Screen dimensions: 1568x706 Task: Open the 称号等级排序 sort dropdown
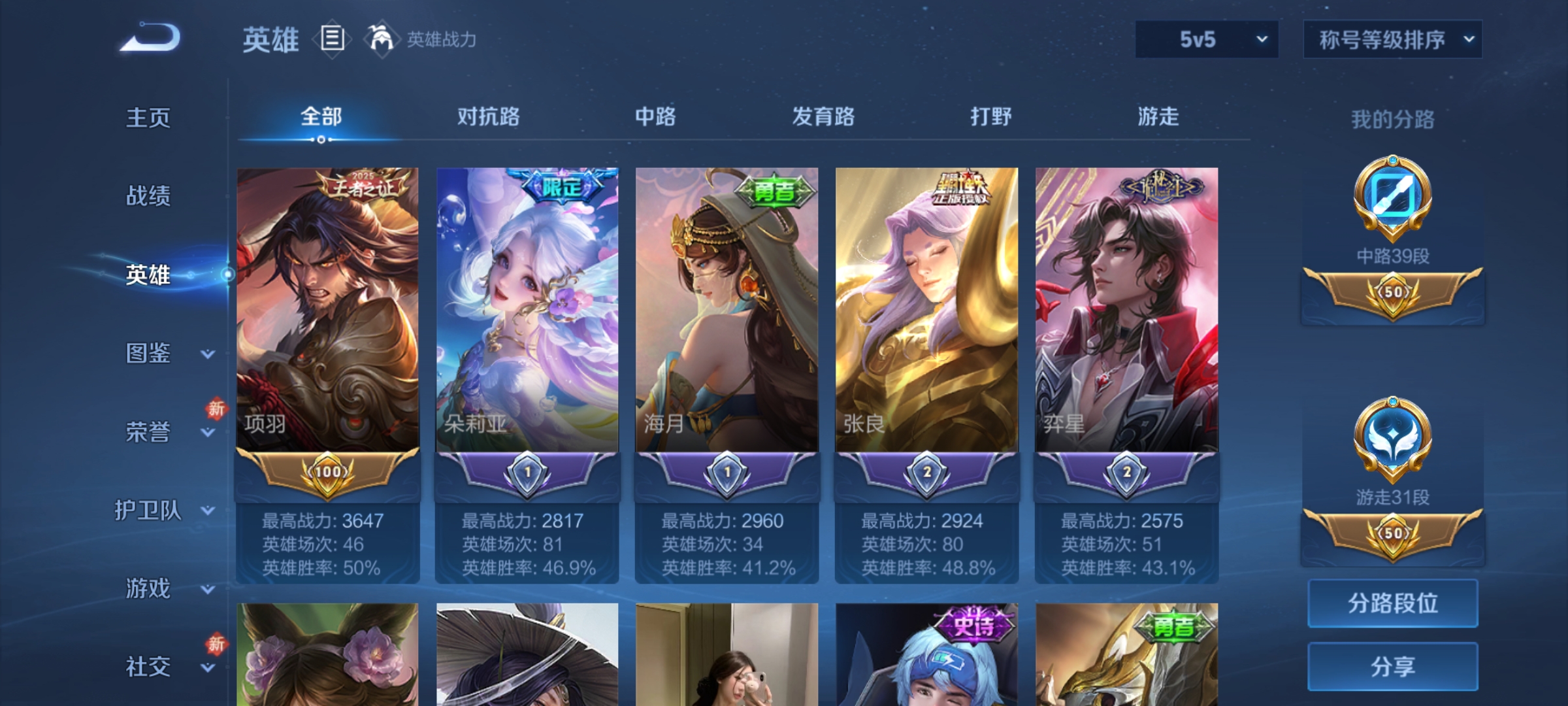point(1392,39)
